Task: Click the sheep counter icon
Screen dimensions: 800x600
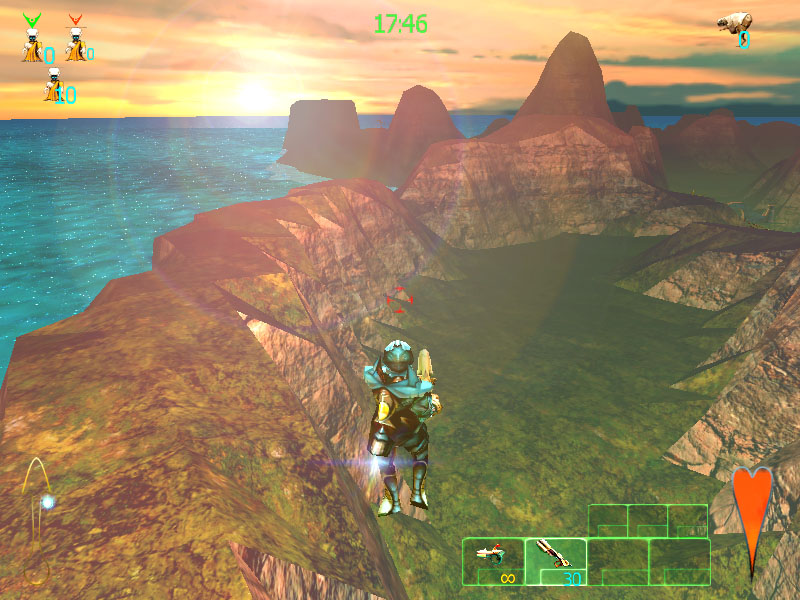Action: pos(735,24)
